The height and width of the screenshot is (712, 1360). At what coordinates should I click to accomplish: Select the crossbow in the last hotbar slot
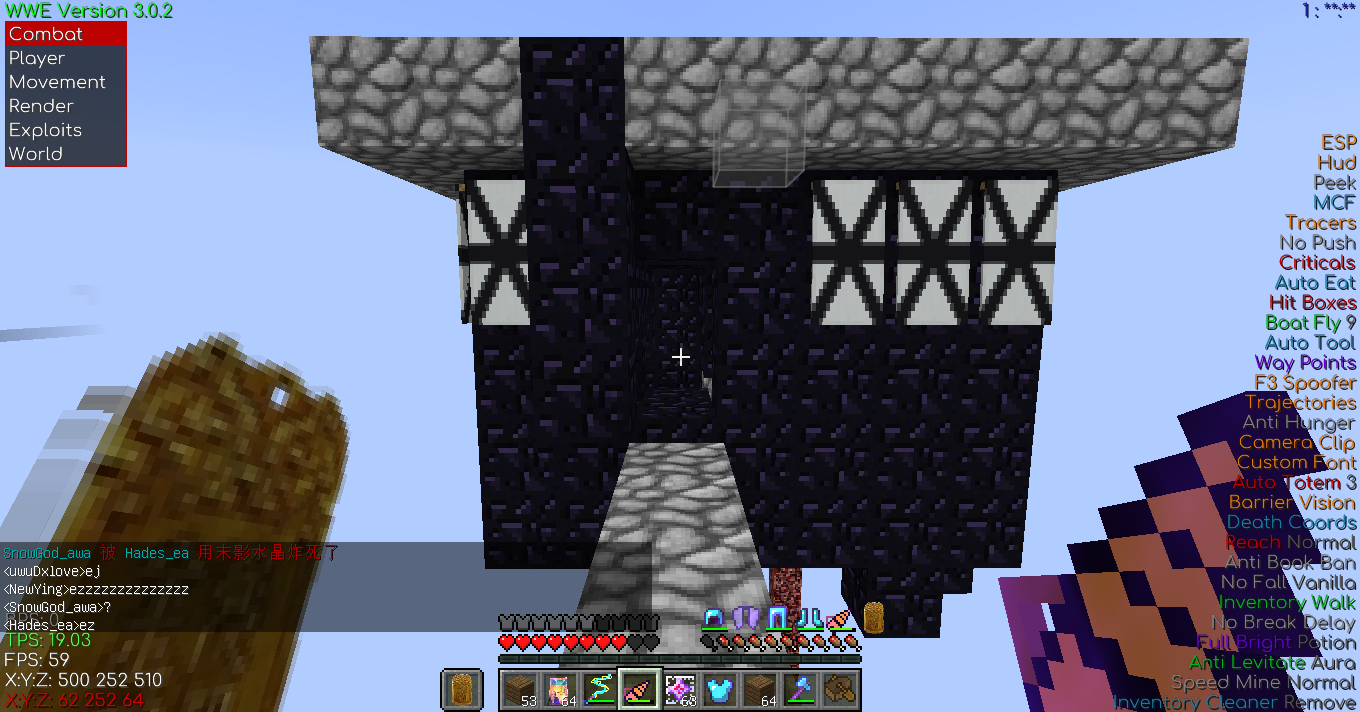[841, 689]
